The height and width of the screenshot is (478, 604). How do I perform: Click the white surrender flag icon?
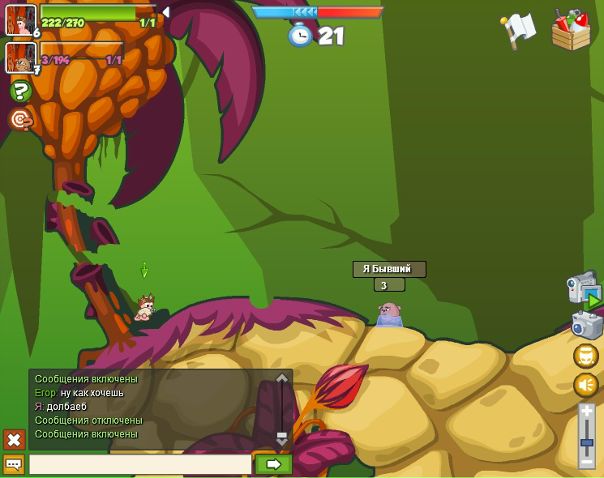tap(518, 30)
